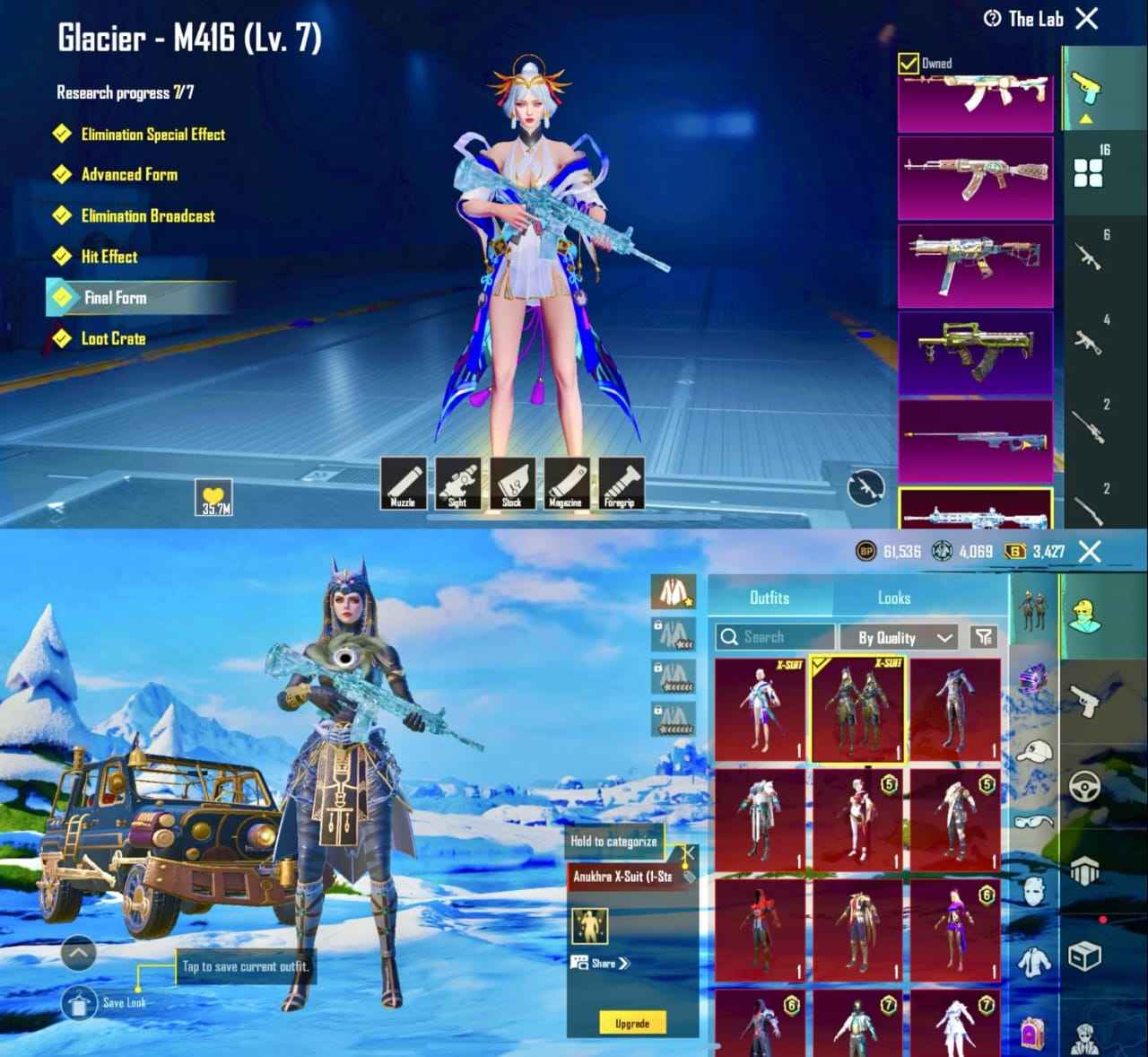Open the airdrop crate customization category
Viewport: 1148px width, 1057px height.
(x=1085, y=956)
